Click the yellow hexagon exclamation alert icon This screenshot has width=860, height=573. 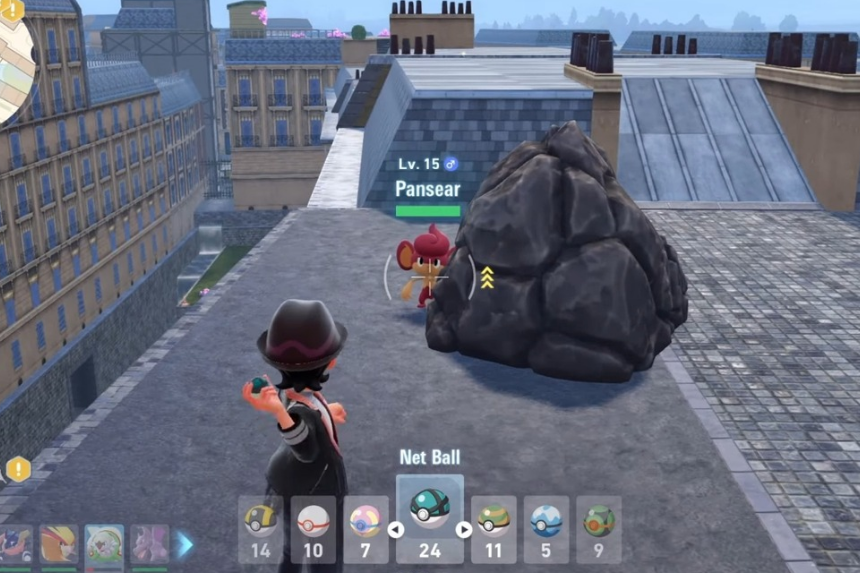[18, 468]
